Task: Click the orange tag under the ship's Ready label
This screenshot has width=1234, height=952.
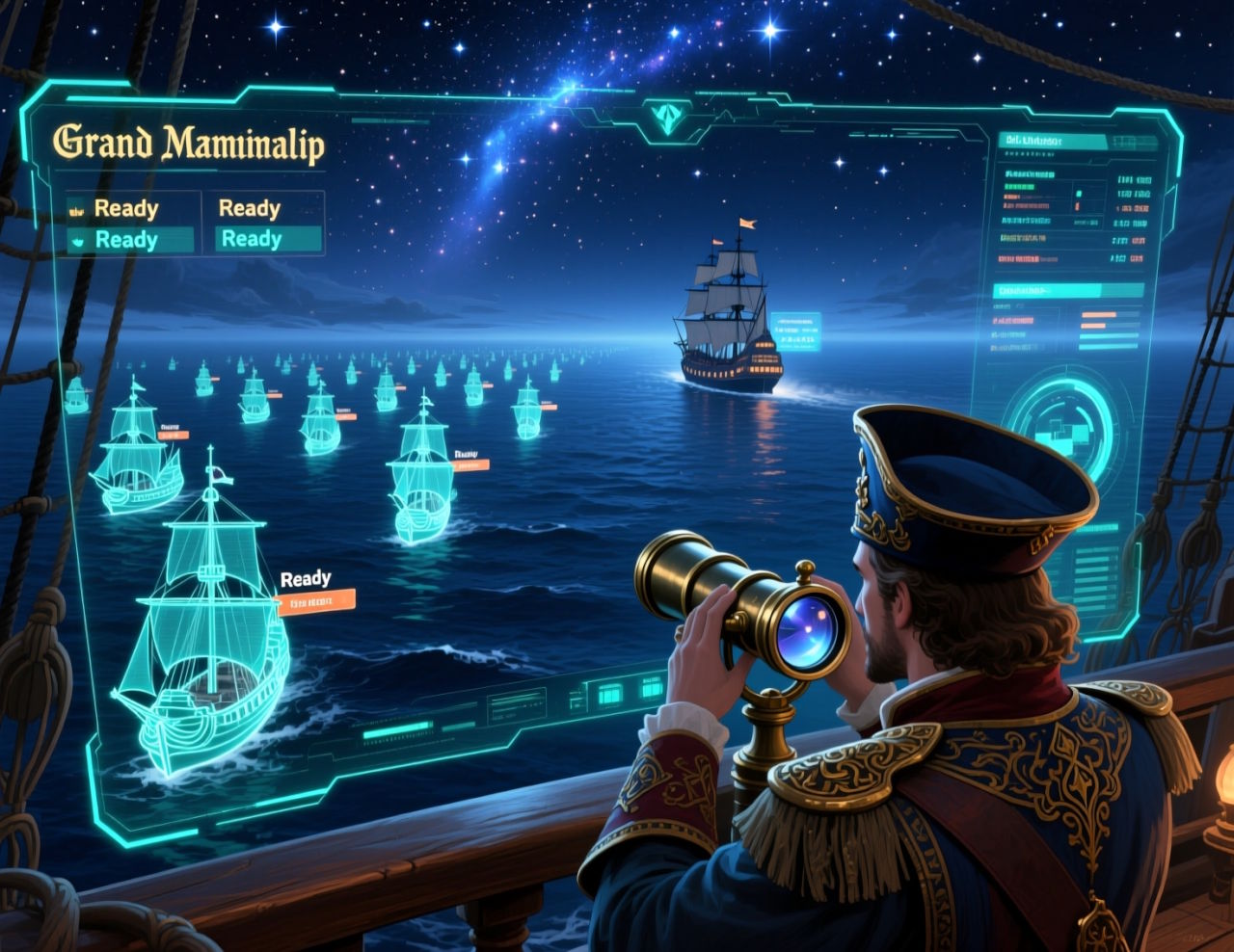Action: [x=316, y=603]
